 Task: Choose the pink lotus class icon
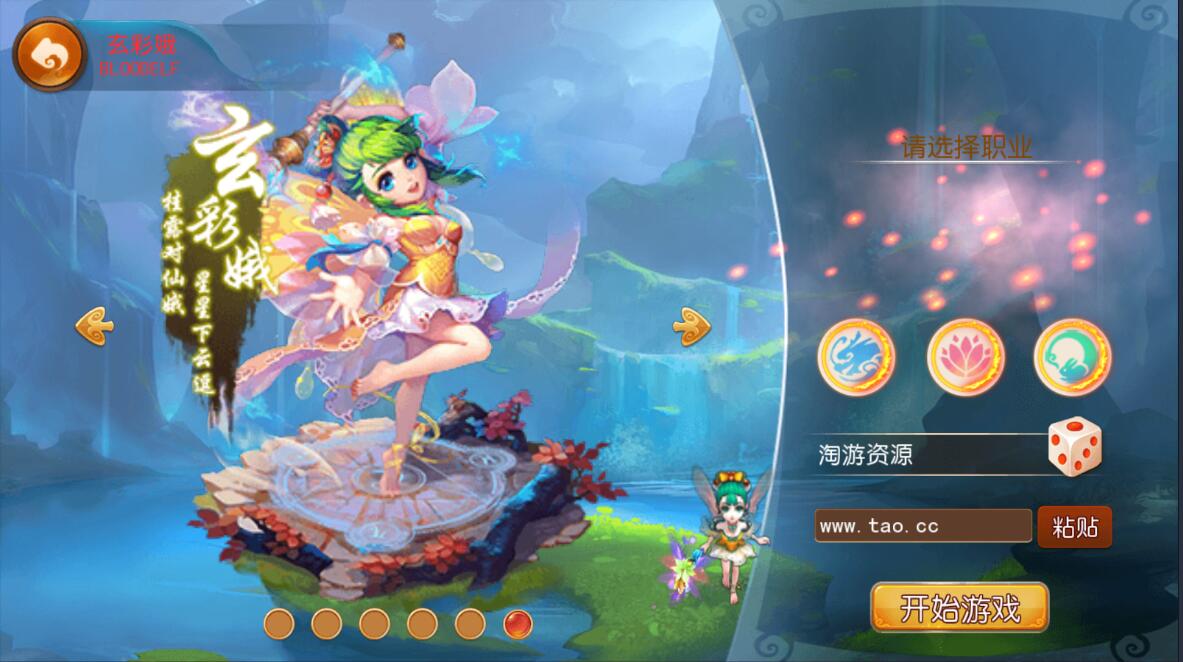click(965, 357)
